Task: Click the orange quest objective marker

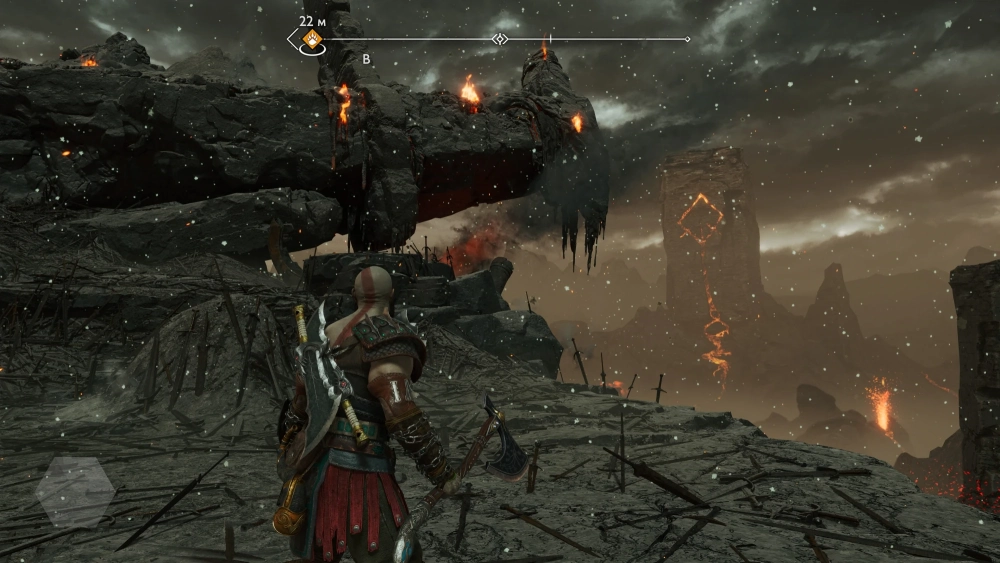Action: coord(312,39)
